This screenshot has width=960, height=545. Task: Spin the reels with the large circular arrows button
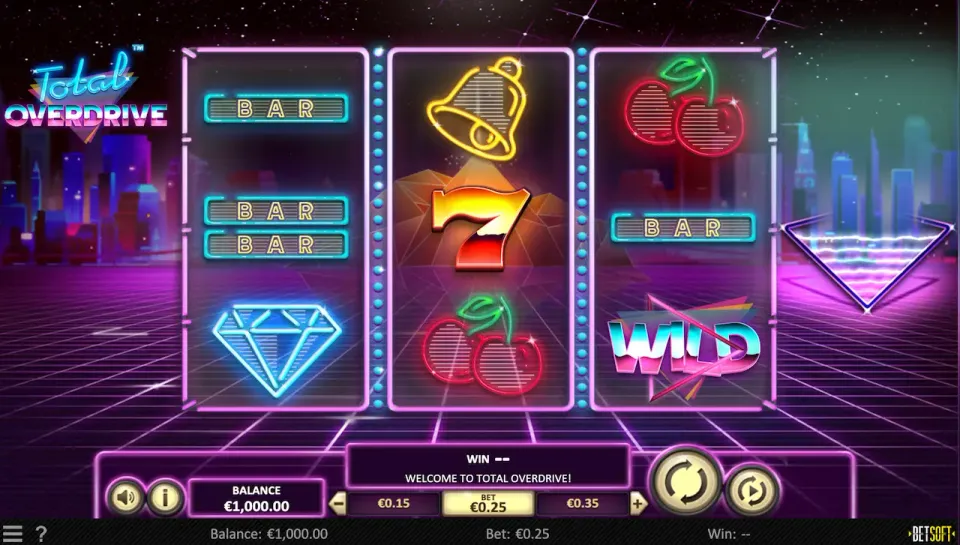[687, 483]
